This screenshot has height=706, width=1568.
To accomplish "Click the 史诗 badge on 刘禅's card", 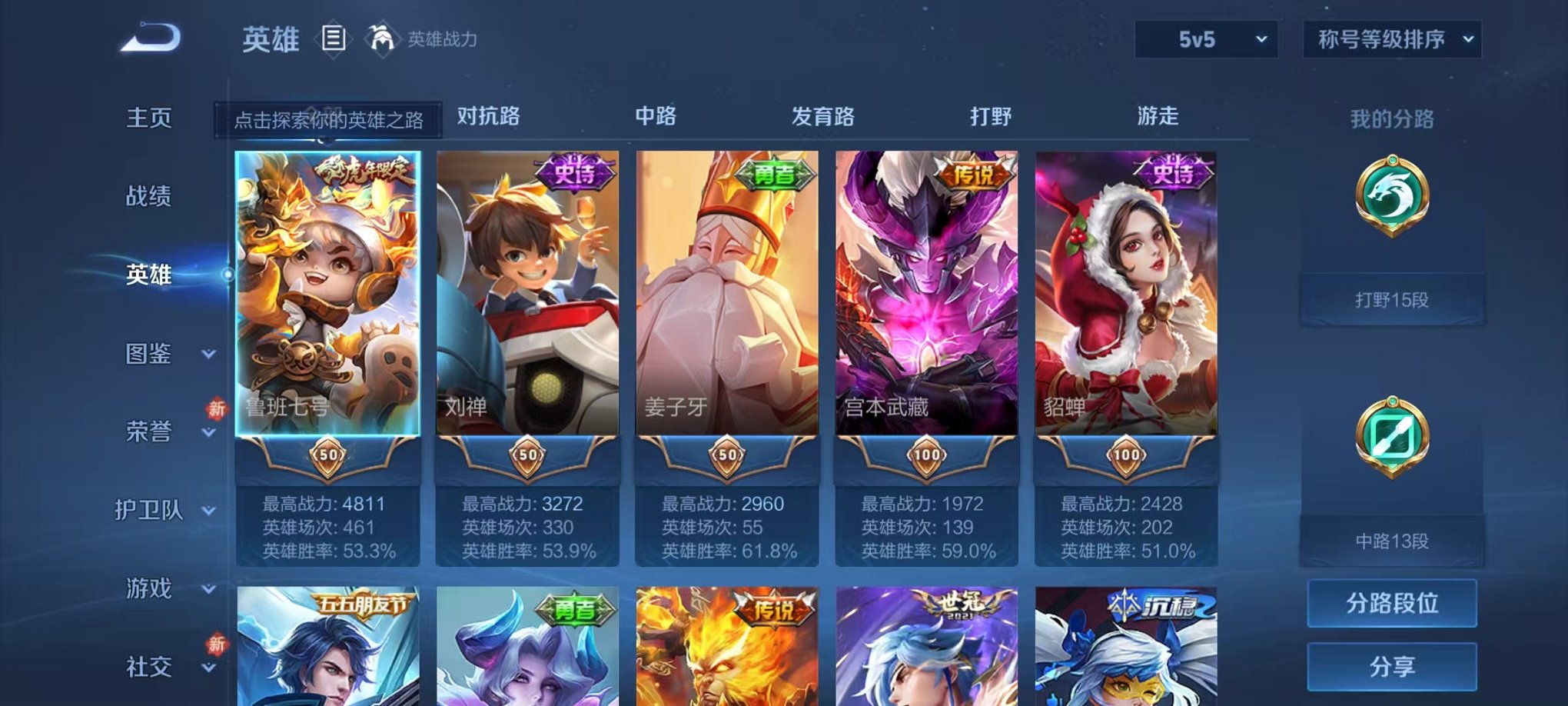I will tap(573, 172).
